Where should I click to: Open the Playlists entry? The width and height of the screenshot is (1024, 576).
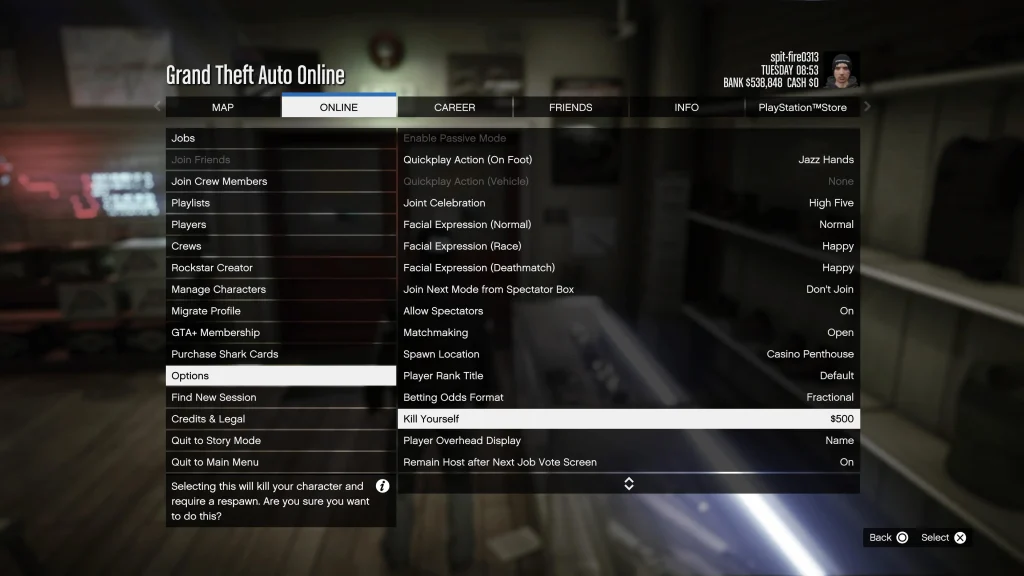280,203
